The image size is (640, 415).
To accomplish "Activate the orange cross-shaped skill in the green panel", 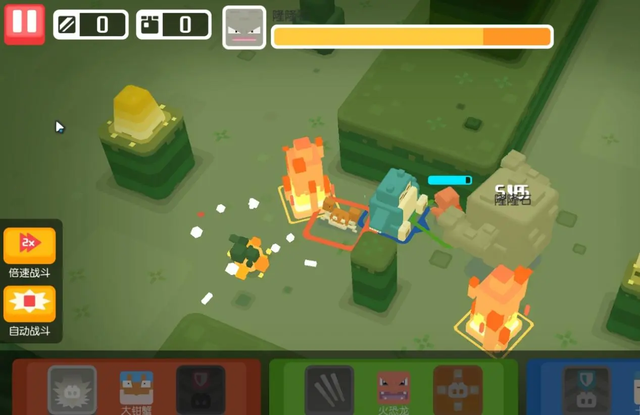I will coord(457,390).
